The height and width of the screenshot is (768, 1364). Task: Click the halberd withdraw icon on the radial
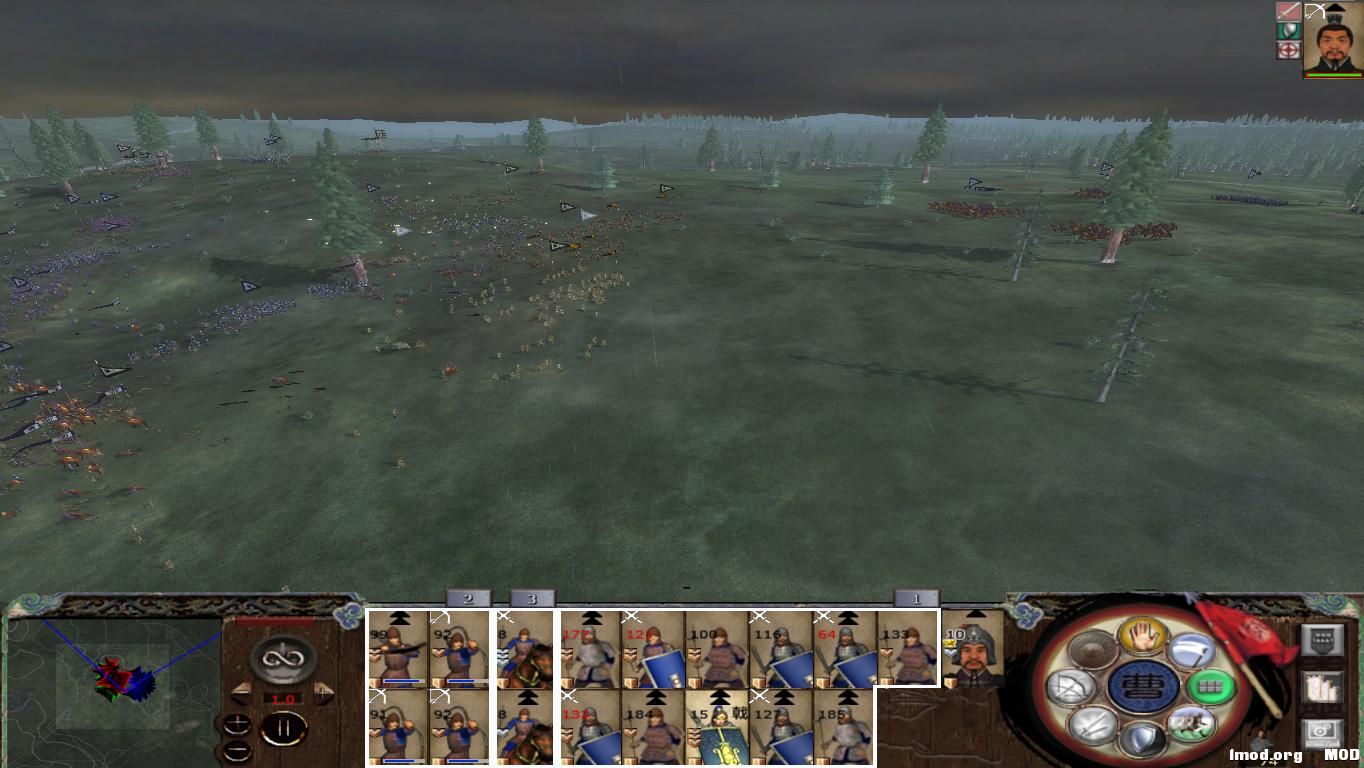[1192, 650]
